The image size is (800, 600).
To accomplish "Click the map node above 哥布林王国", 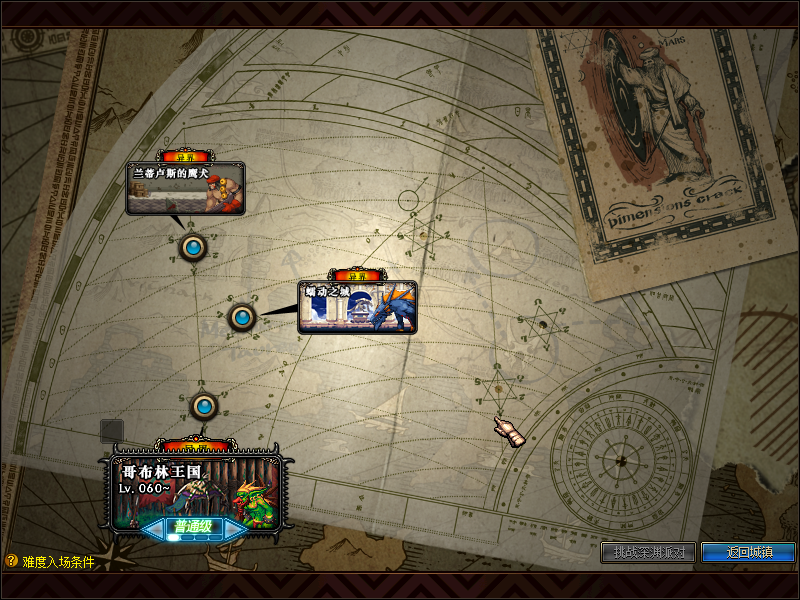I will pos(205,406).
